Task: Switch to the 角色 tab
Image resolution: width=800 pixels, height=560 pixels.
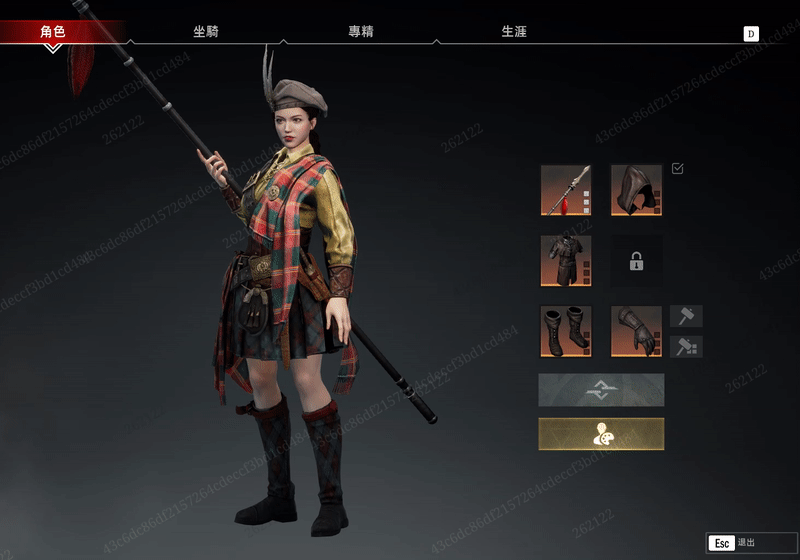Action: point(53,32)
